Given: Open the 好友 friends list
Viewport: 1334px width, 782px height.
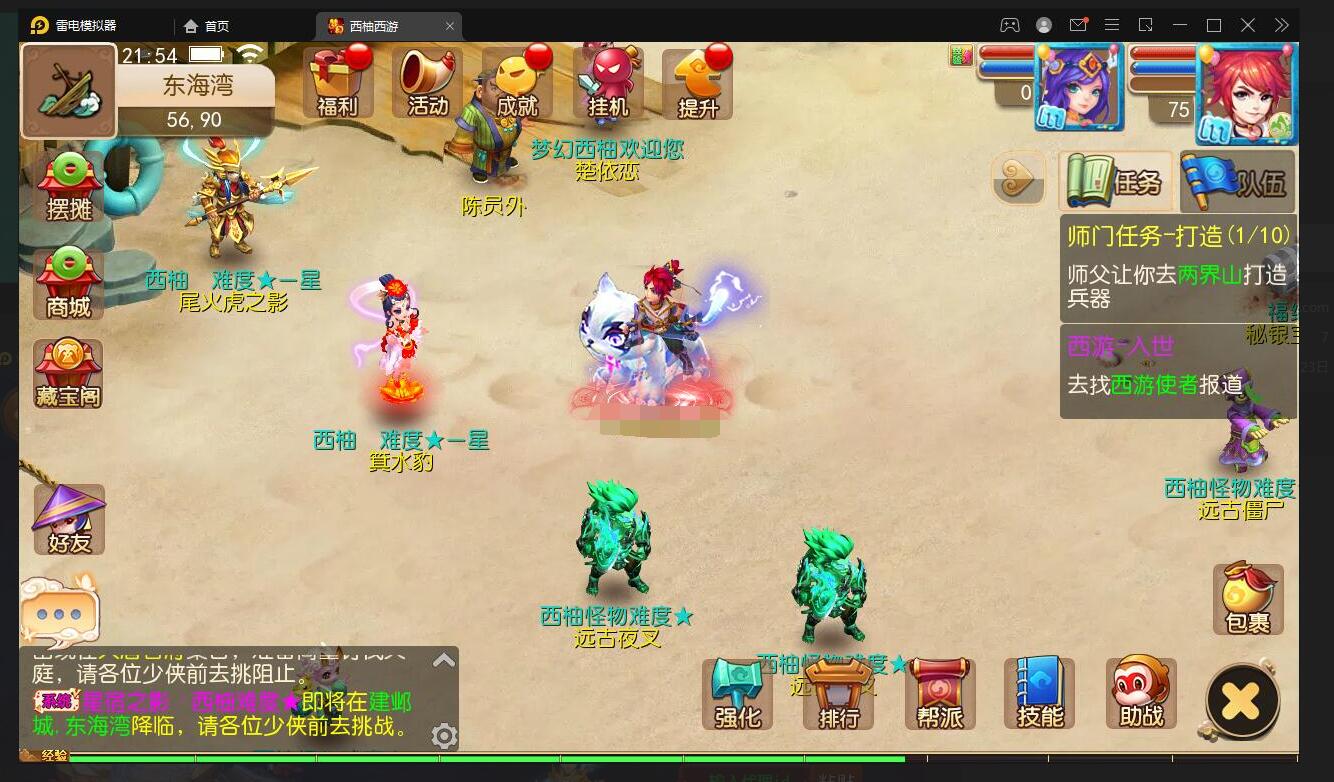Looking at the screenshot, I should click(x=69, y=520).
